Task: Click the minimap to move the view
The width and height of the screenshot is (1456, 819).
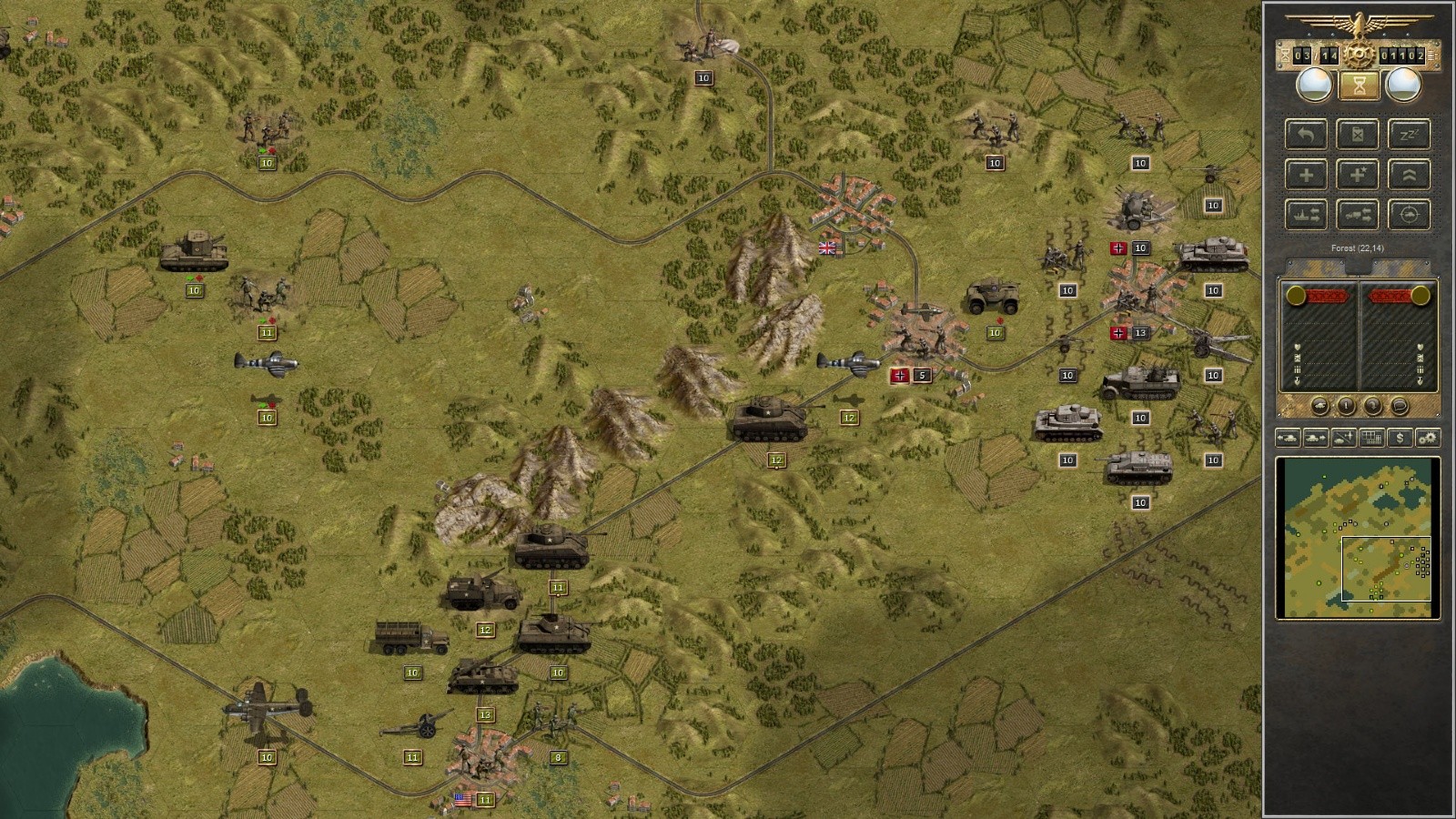Action: (1358, 539)
